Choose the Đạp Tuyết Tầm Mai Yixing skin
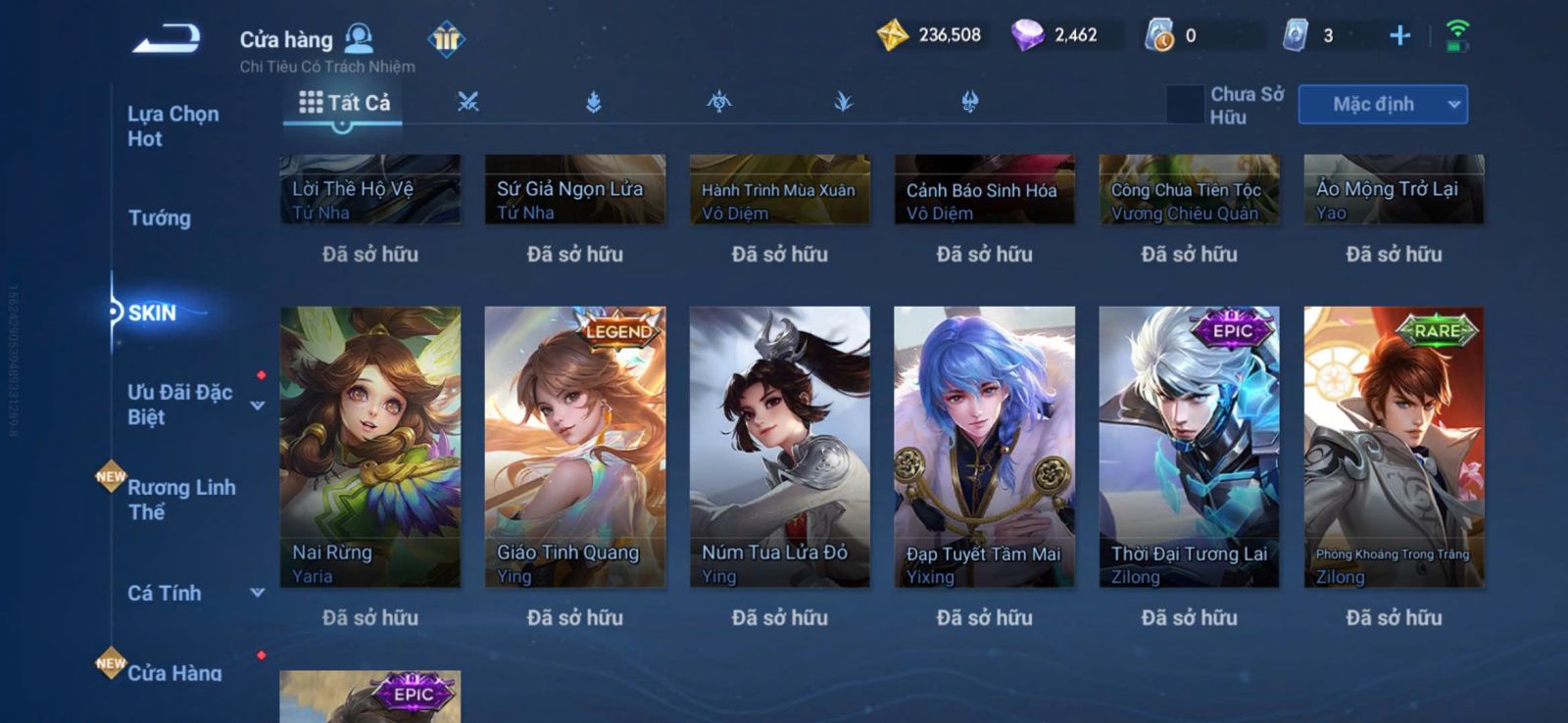 pyautogui.click(x=984, y=447)
